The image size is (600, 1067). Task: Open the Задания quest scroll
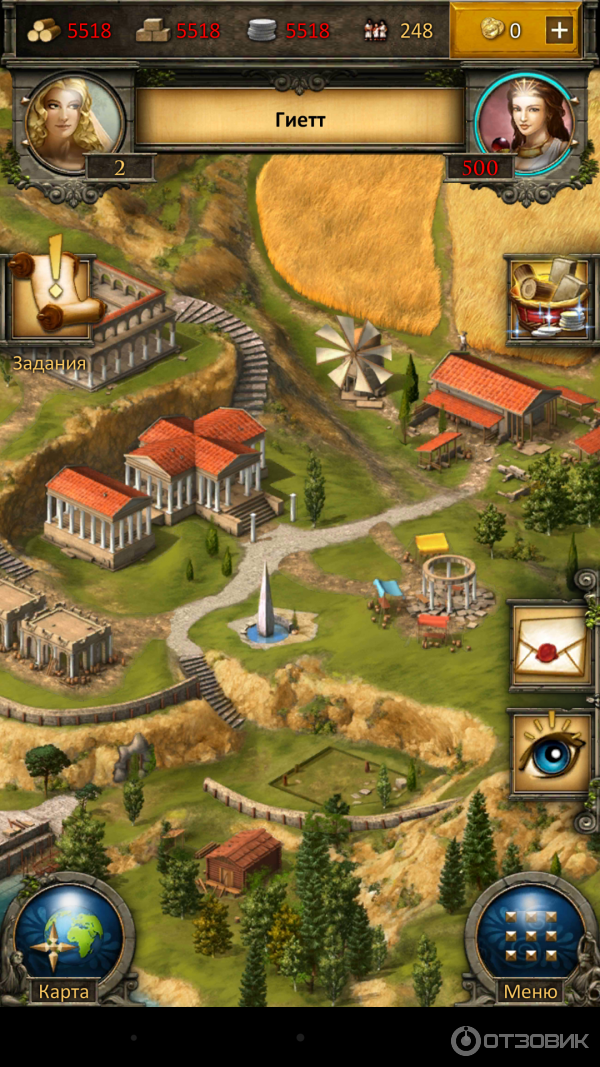tap(52, 299)
